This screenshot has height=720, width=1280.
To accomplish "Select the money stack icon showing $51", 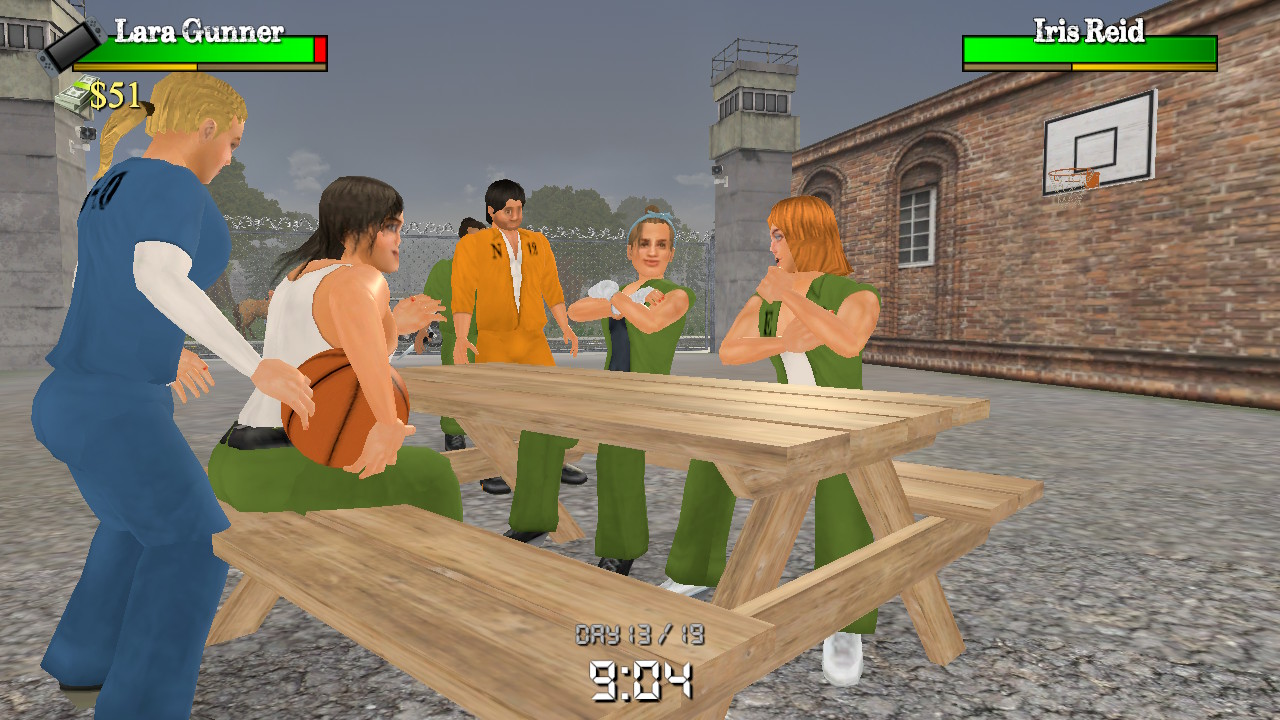I will [x=75, y=96].
